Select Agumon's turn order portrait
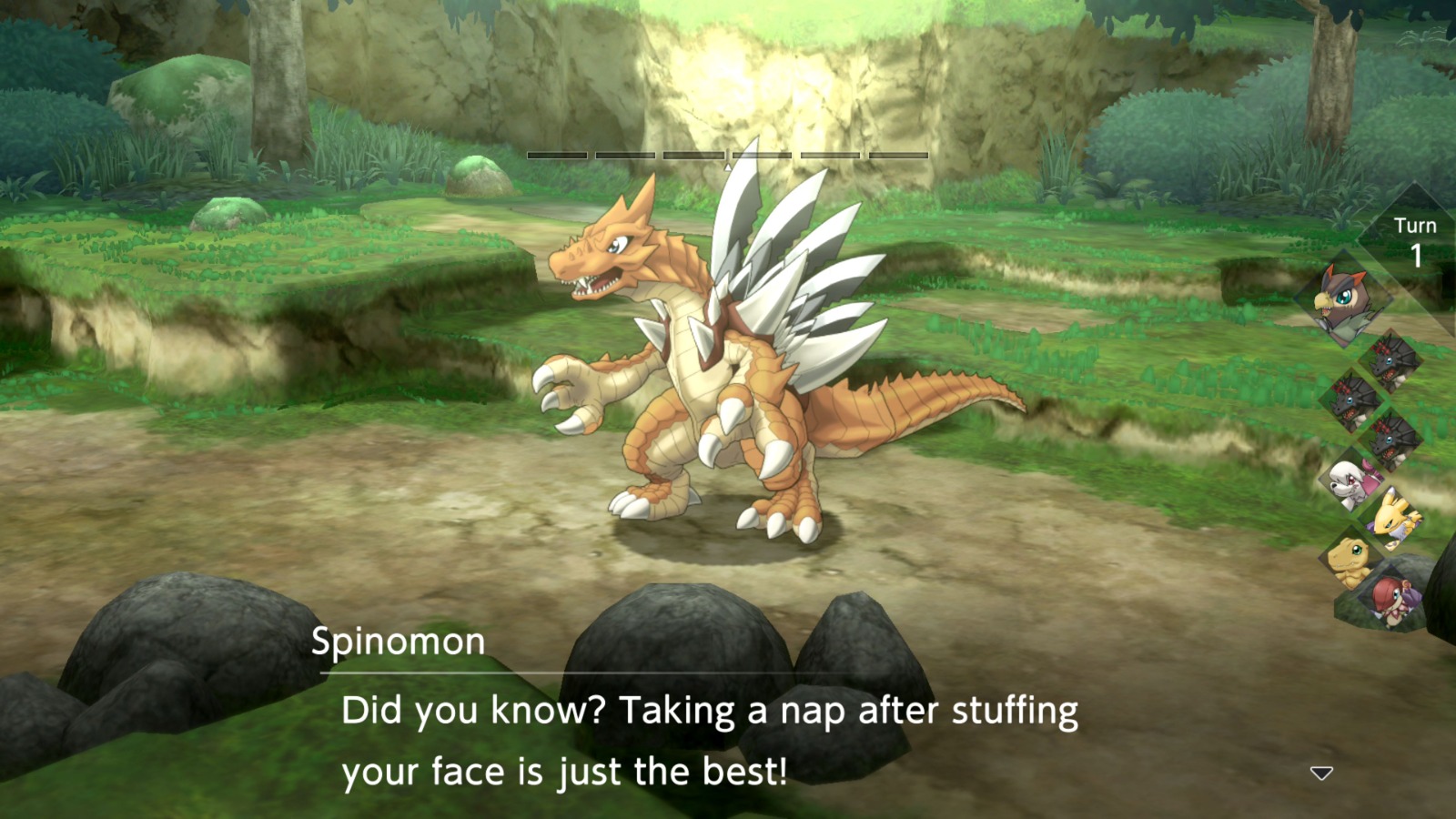 [x=1353, y=561]
